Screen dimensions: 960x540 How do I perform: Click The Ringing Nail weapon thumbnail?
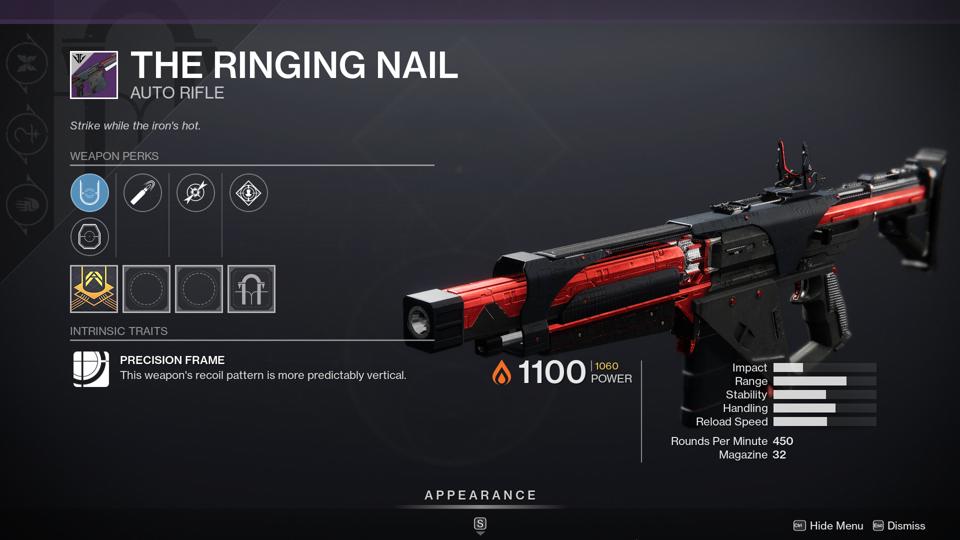(x=94, y=75)
